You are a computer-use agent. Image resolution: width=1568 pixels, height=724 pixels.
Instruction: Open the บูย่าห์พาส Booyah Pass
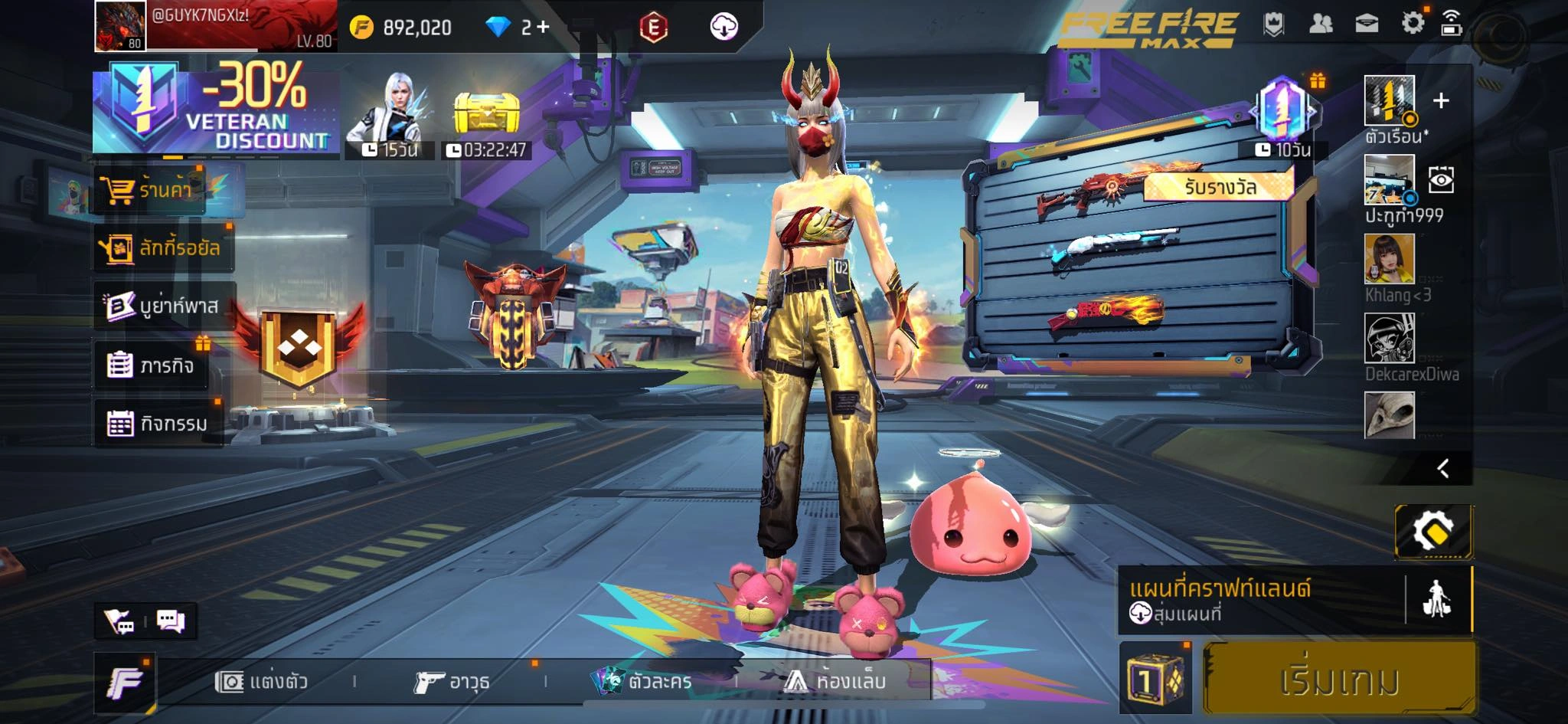pos(164,306)
